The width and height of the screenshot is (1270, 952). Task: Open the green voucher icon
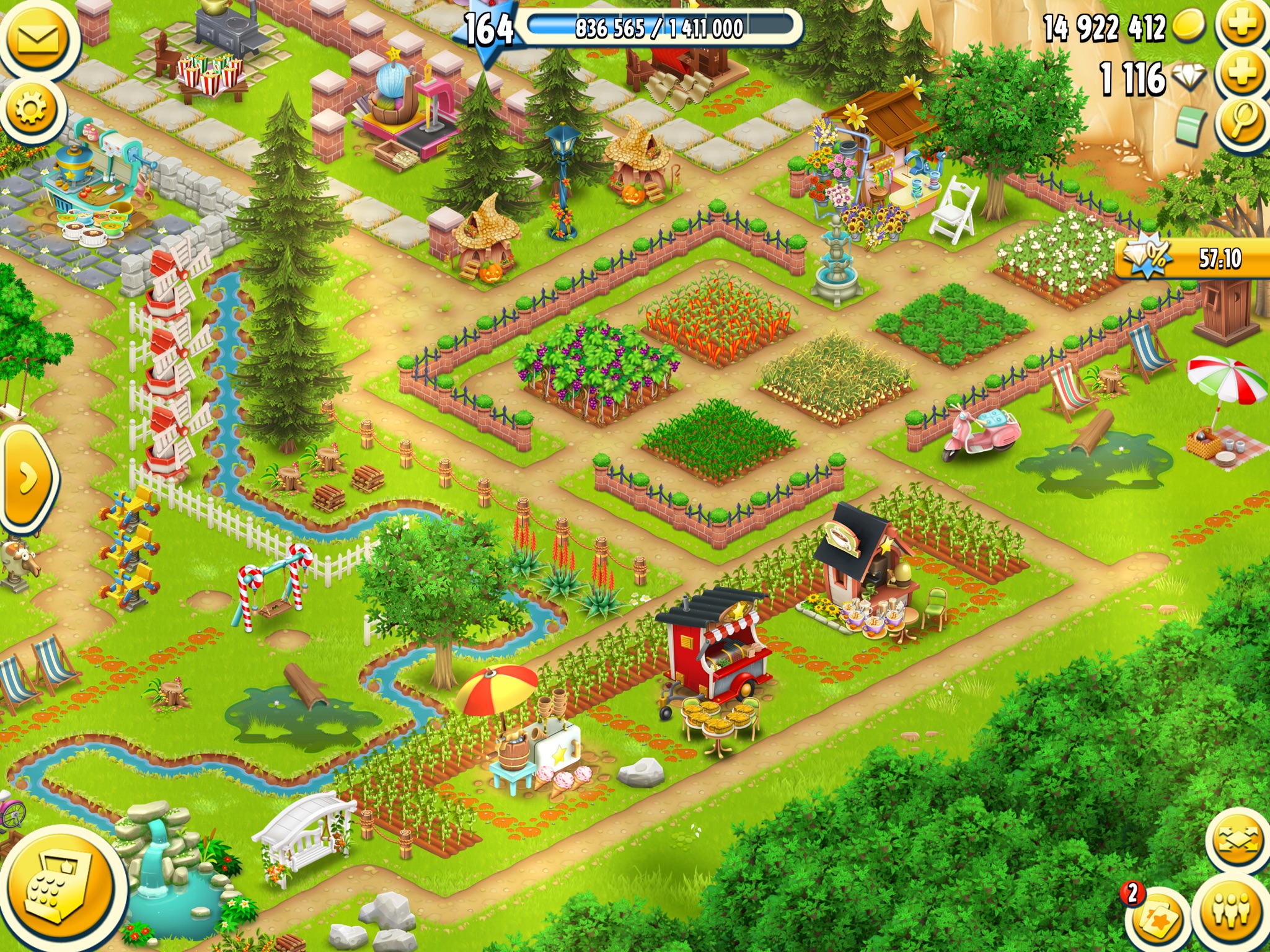1192,124
